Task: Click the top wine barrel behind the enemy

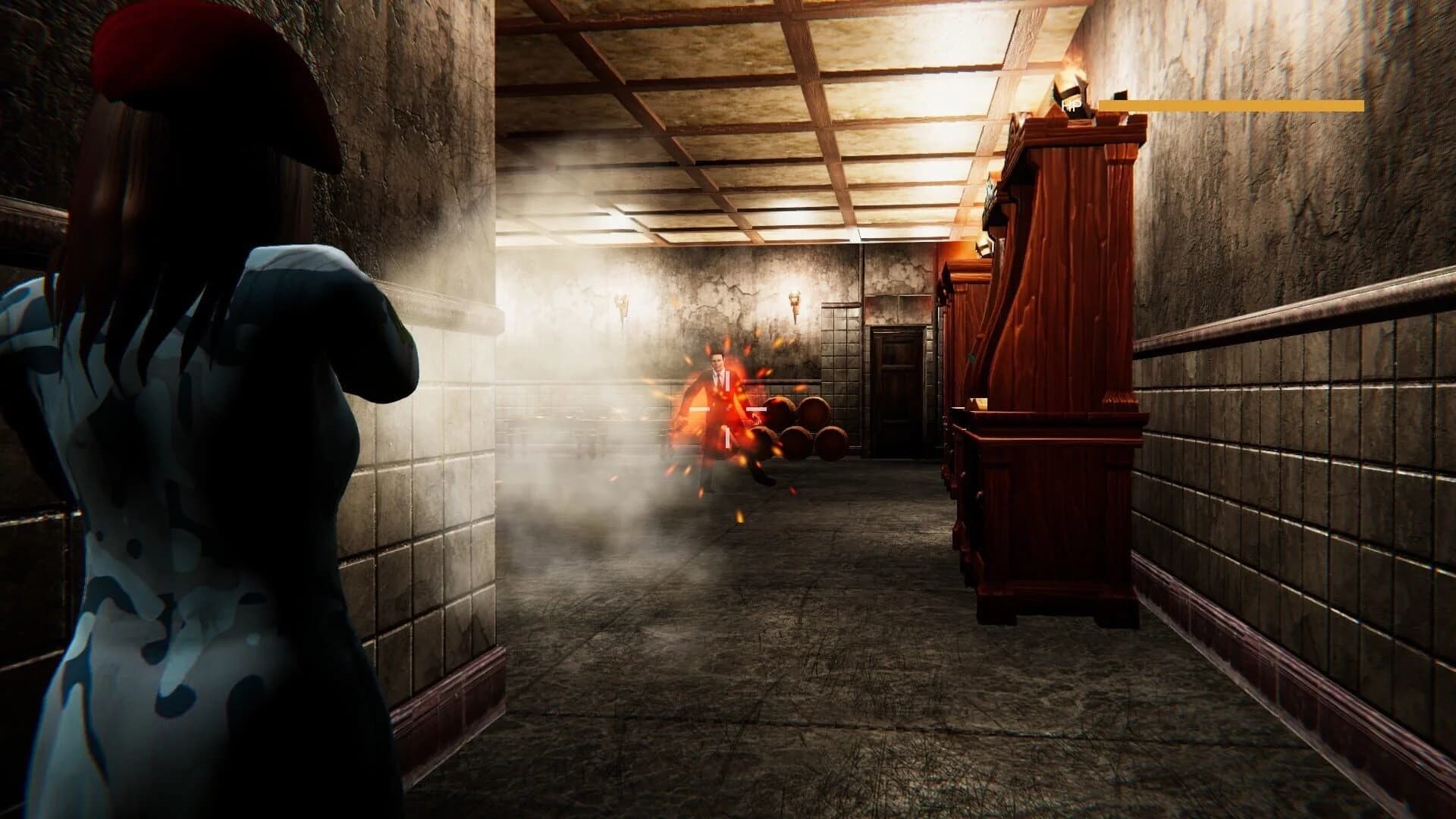Action: click(x=781, y=409)
